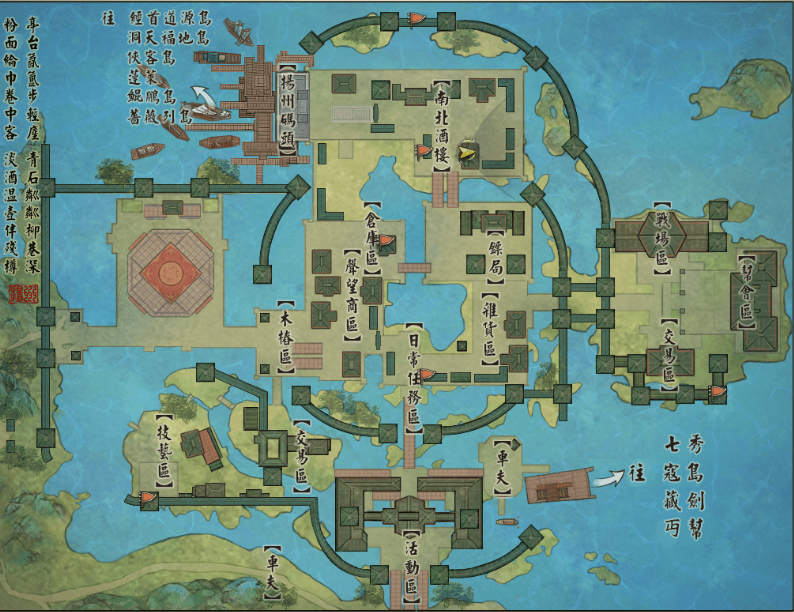Screen dimensions: 794x612
Task: Select the 幫會區 guild area label
Action: [x=746, y=291]
